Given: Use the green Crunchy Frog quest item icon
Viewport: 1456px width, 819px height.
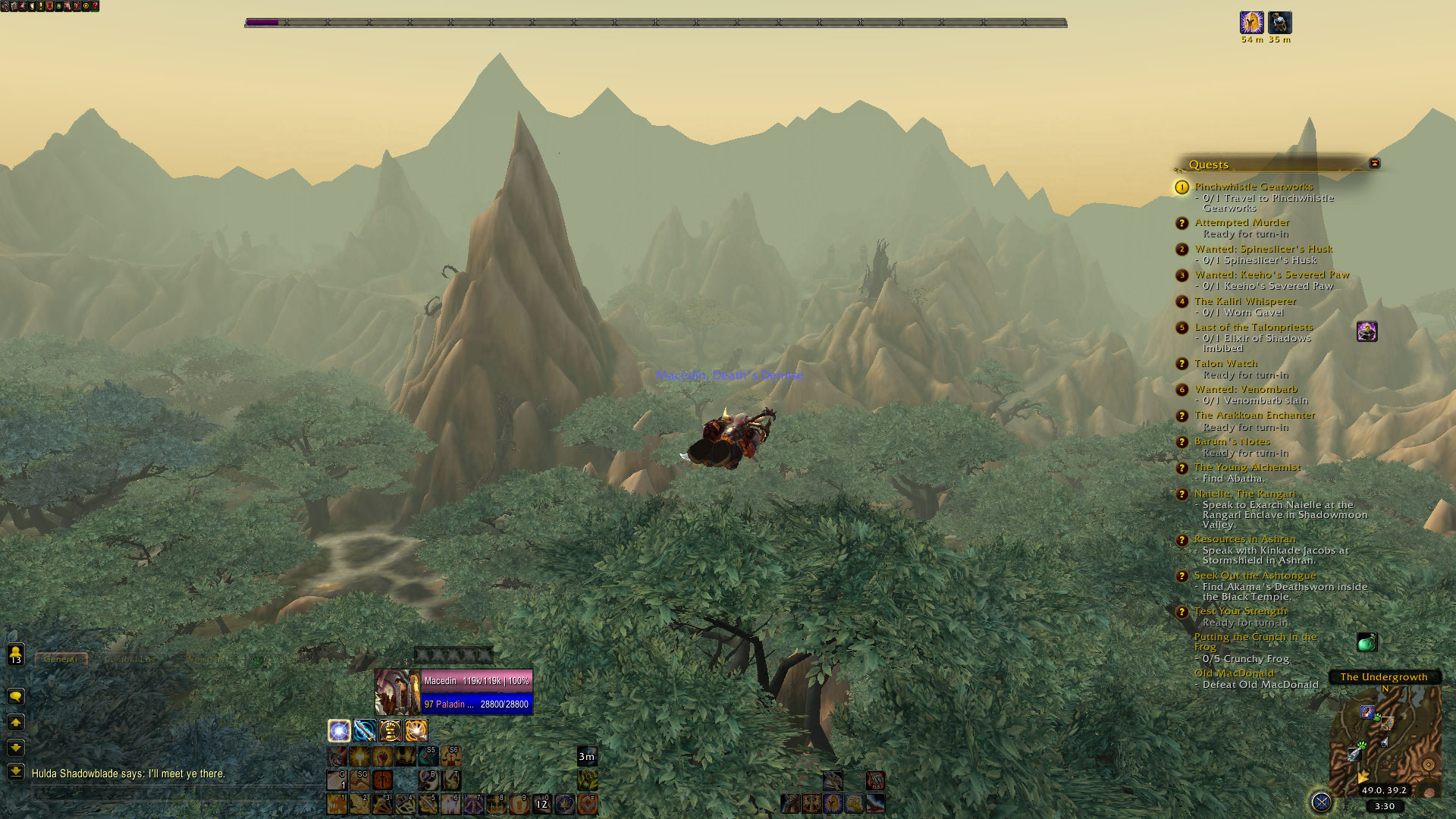Looking at the screenshot, I should click(x=1367, y=642).
